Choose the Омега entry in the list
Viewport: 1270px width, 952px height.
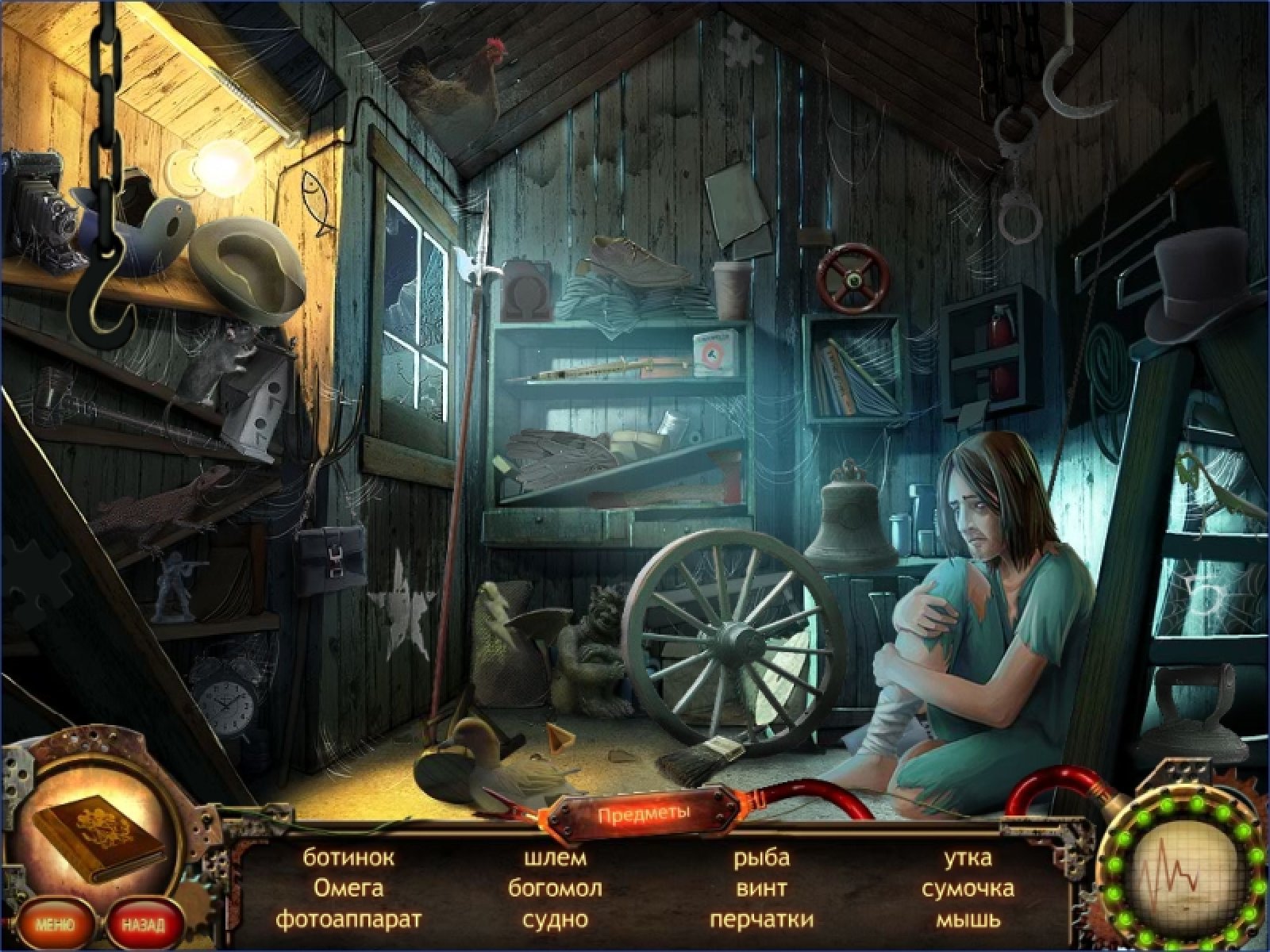tap(348, 889)
